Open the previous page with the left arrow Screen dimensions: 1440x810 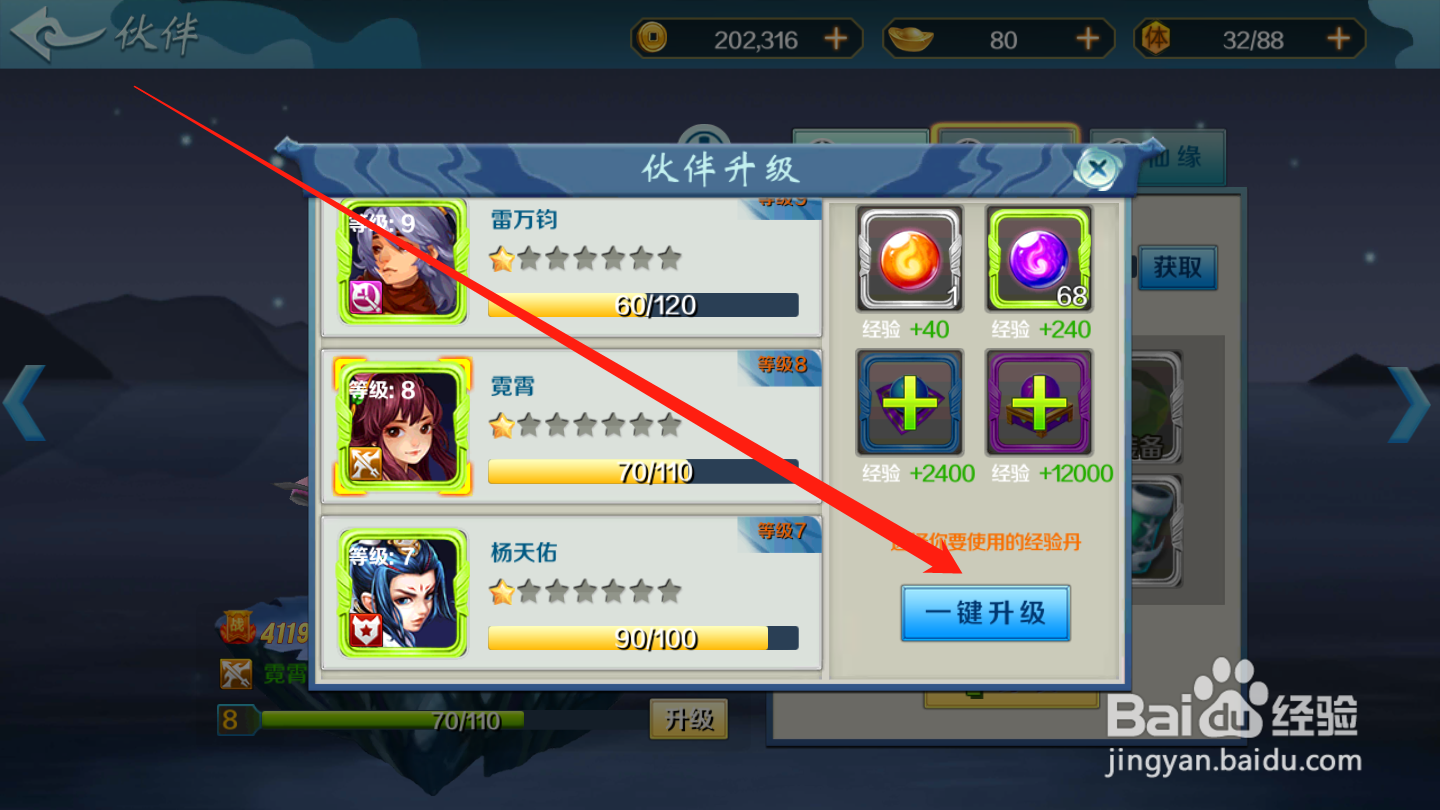pyautogui.click(x=24, y=404)
